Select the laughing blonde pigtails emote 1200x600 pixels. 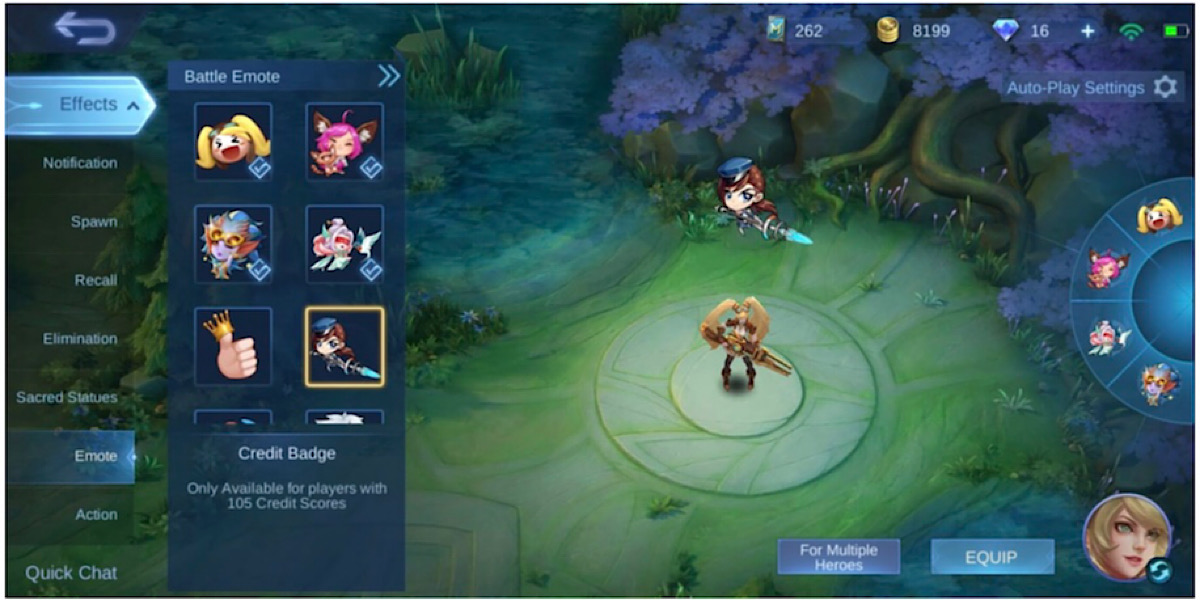(x=233, y=142)
